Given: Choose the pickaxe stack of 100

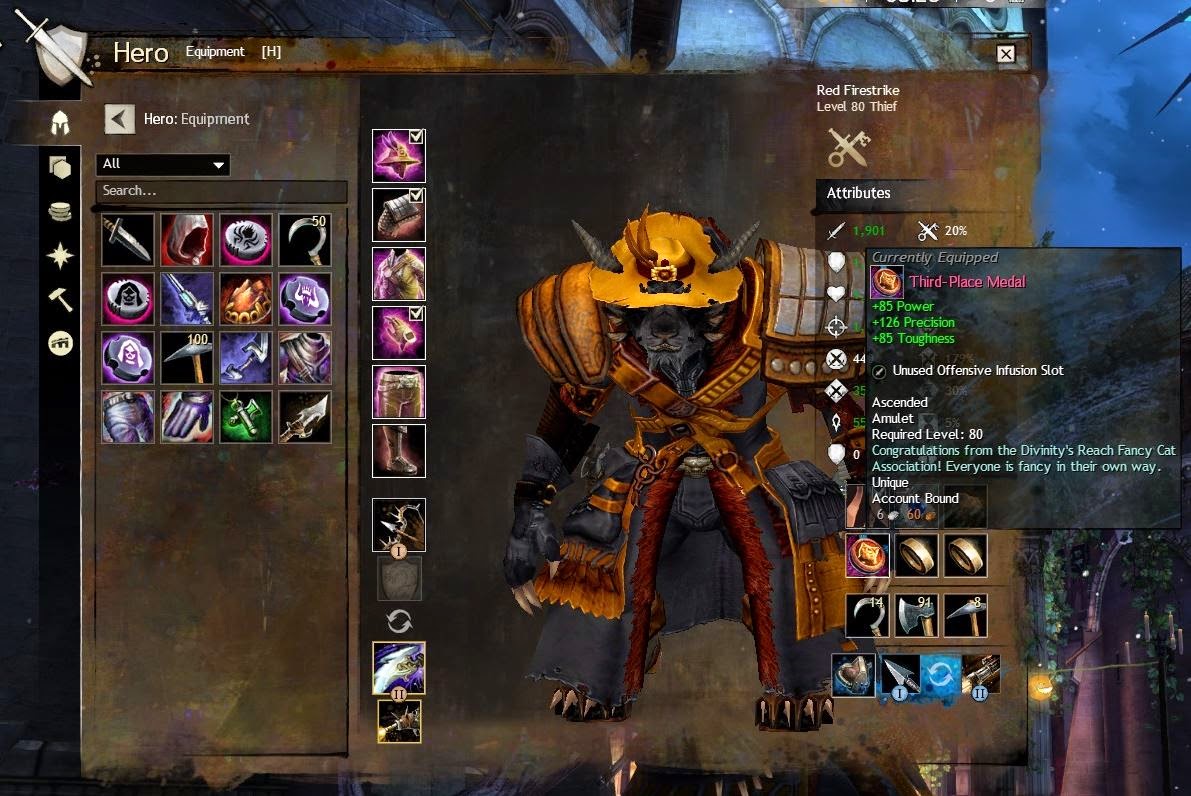Looking at the screenshot, I should 186,357.
